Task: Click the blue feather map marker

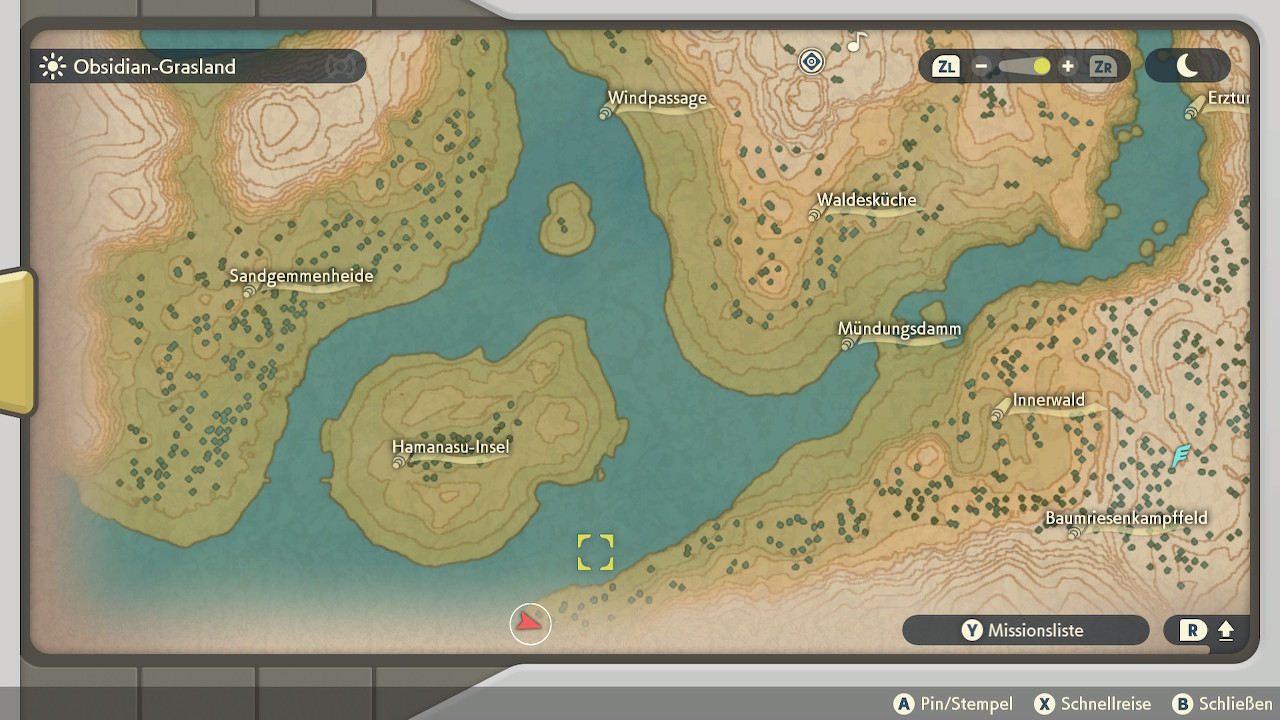Action: (1181, 457)
